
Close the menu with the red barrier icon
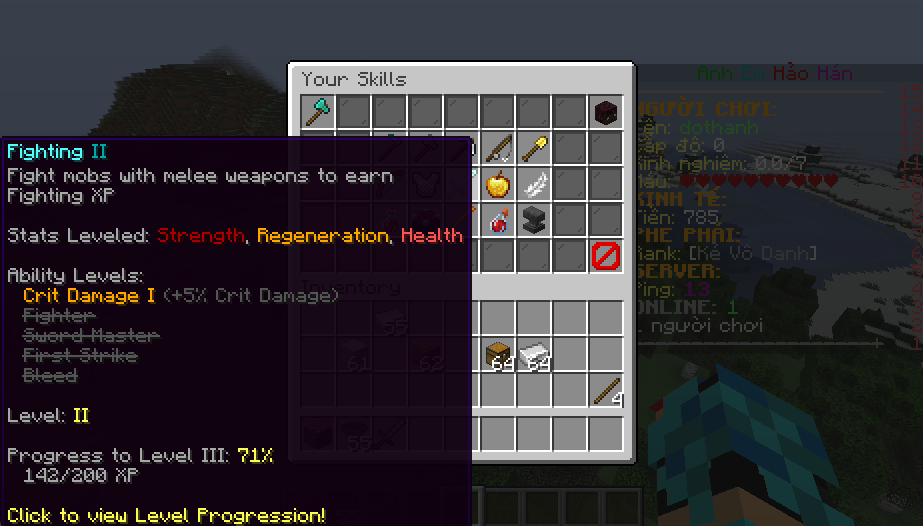tap(606, 256)
